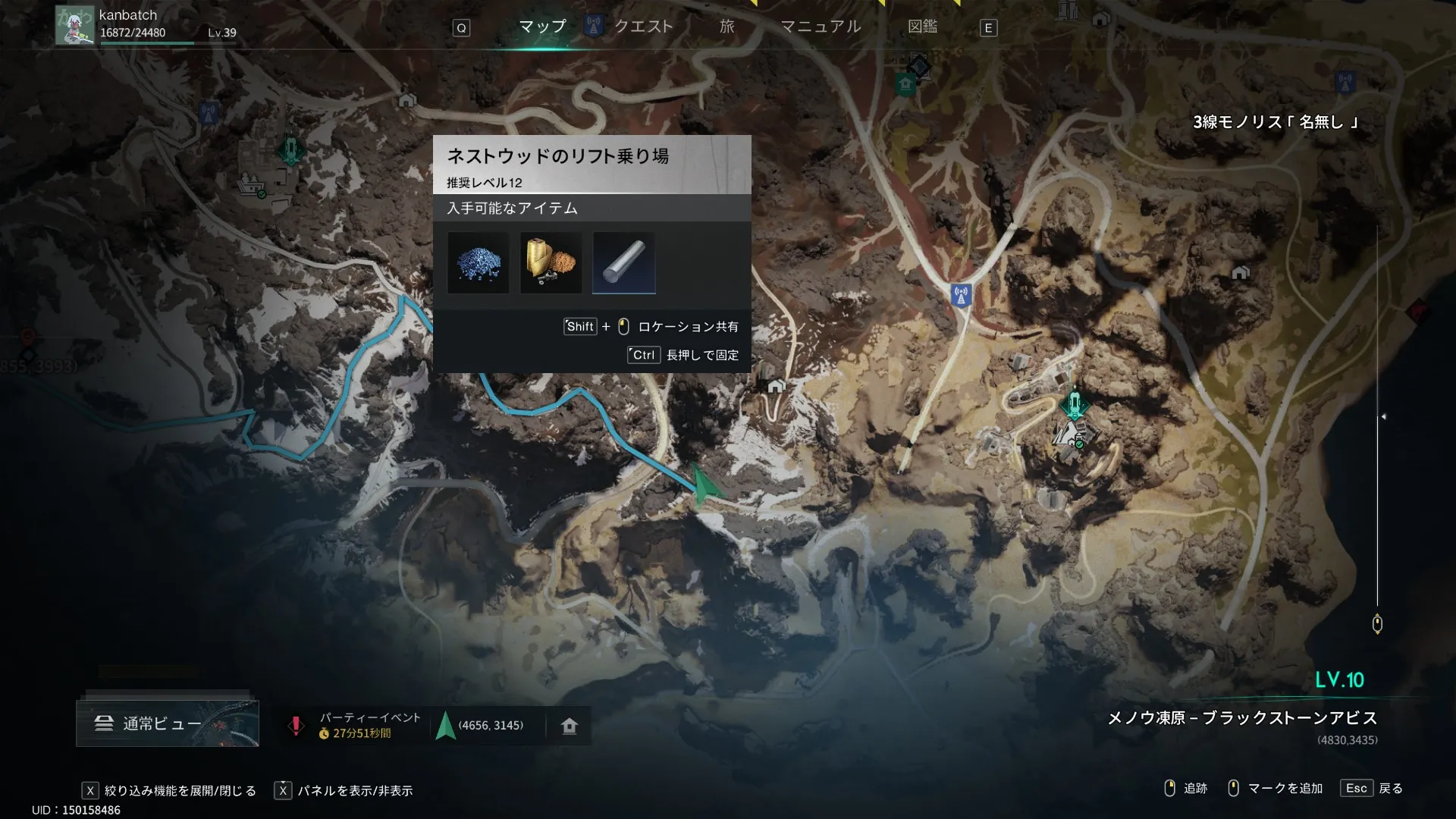
Task: Select the blue signal tower map marker
Action: (961, 294)
